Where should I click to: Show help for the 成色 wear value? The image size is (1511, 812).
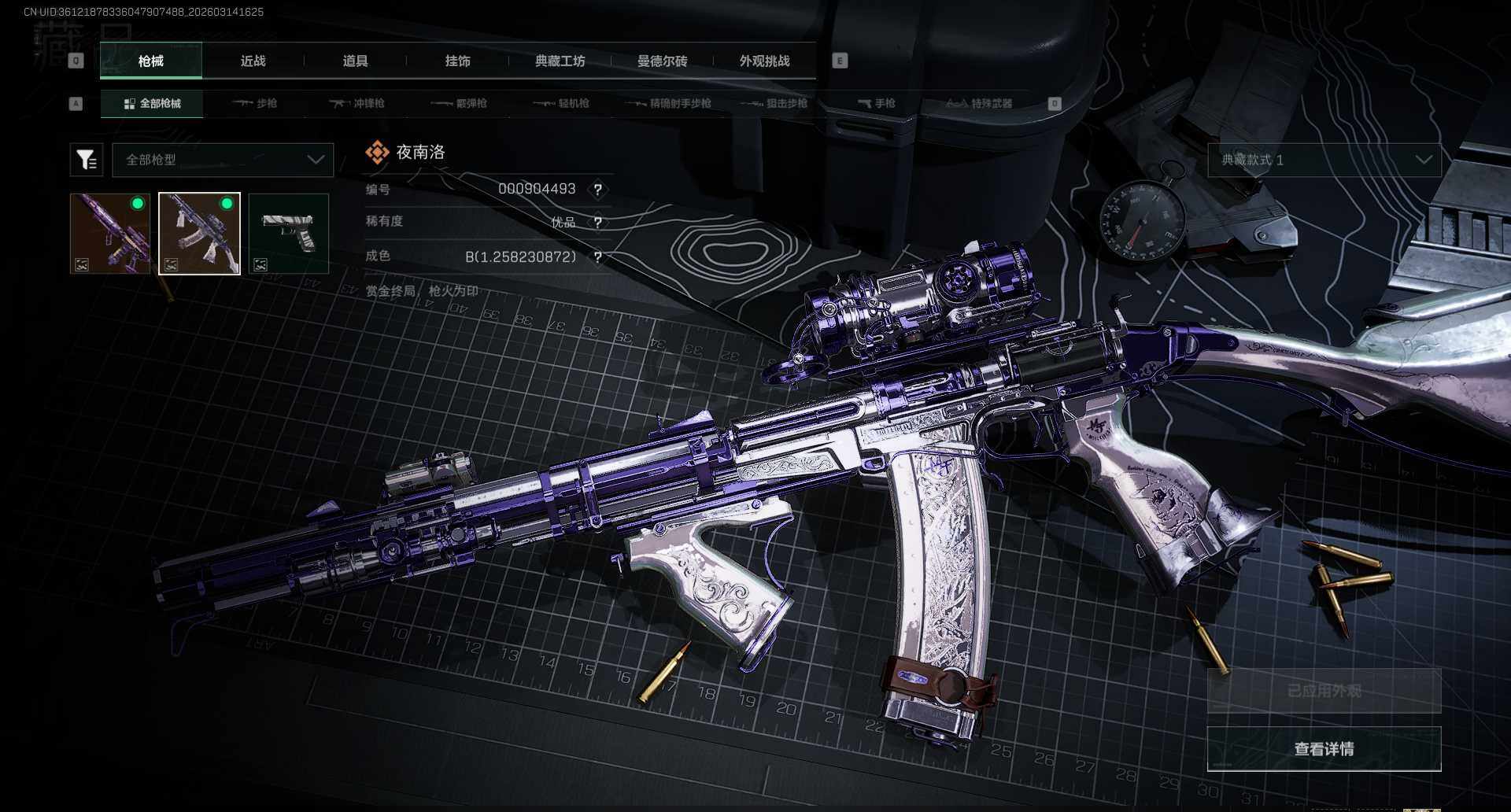(598, 257)
